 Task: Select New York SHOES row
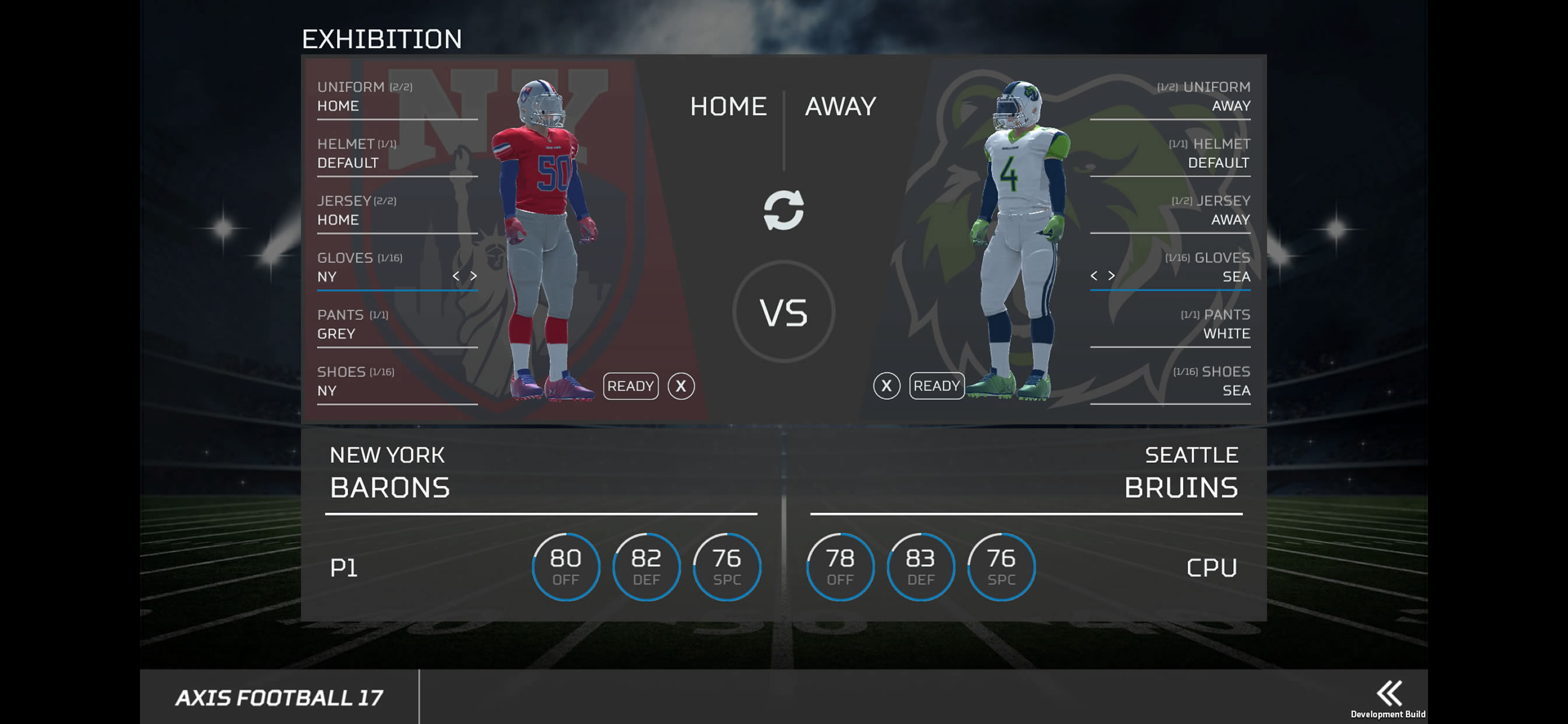pos(397,381)
